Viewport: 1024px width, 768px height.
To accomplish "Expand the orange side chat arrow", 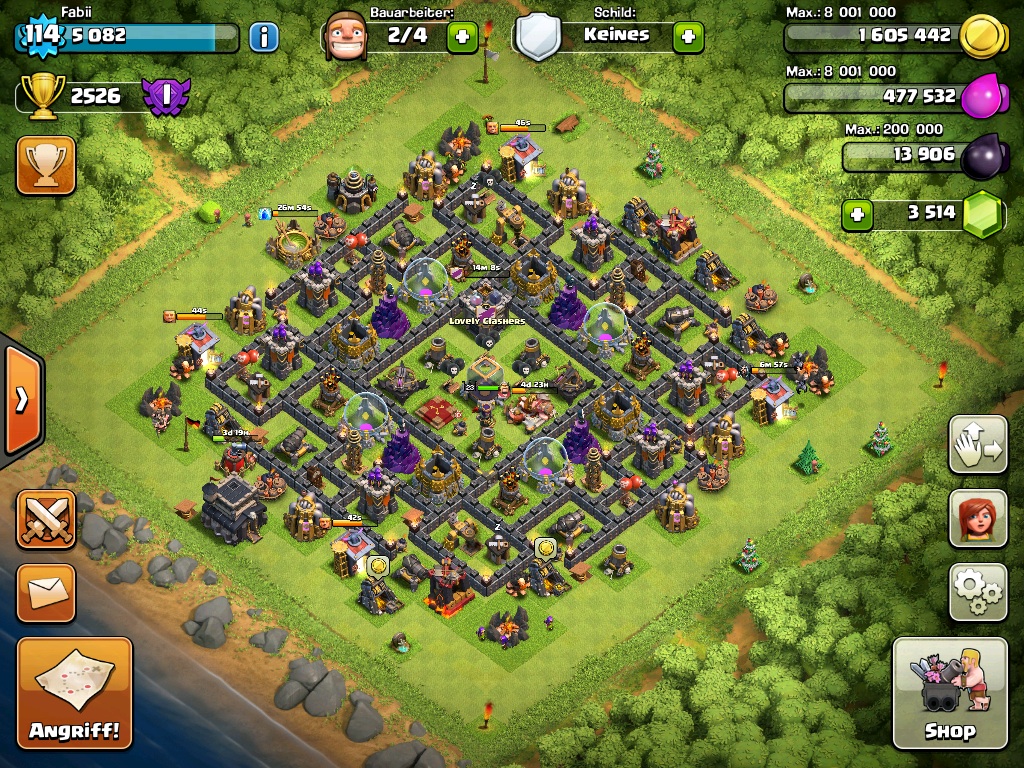I will click(x=22, y=400).
